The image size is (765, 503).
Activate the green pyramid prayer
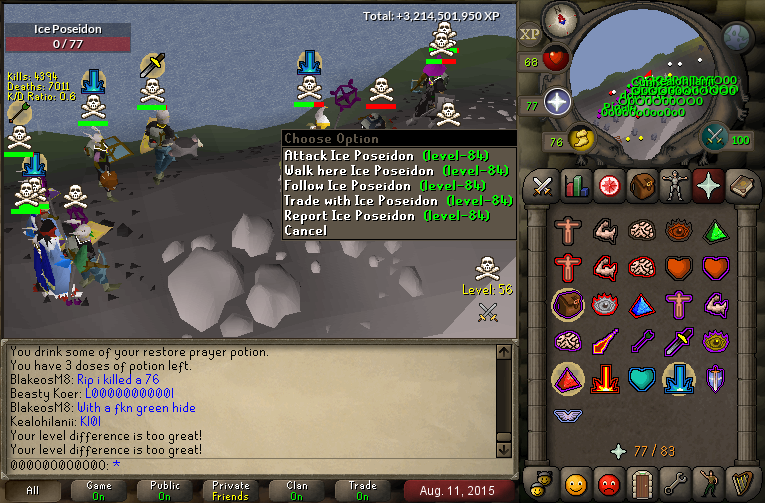click(x=715, y=232)
